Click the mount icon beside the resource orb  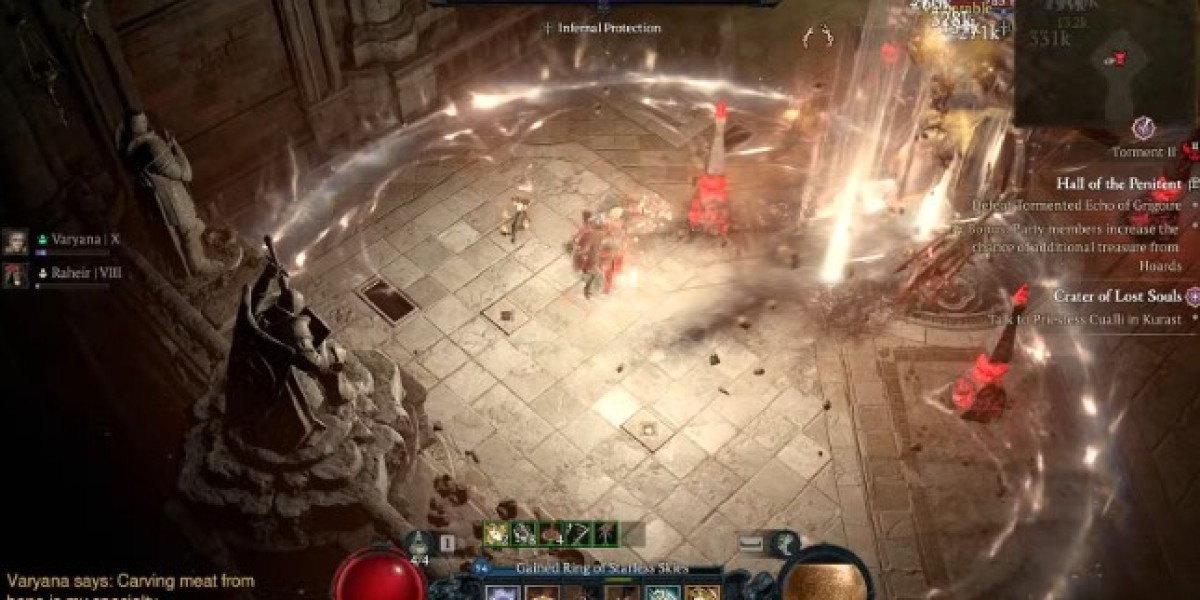[x=785, y=541]
